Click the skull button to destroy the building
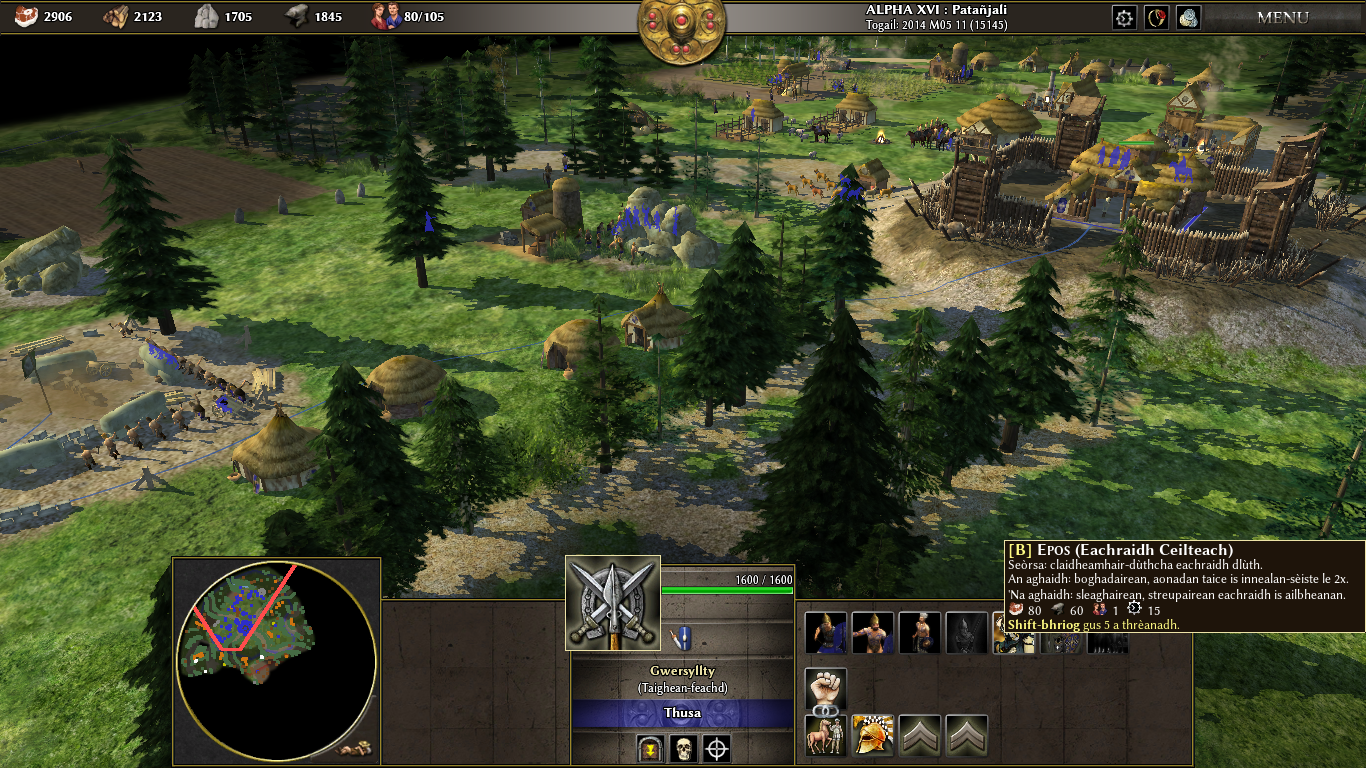Screen dimensions: 1366x768 pyautogui.click(x=683, y=748)
